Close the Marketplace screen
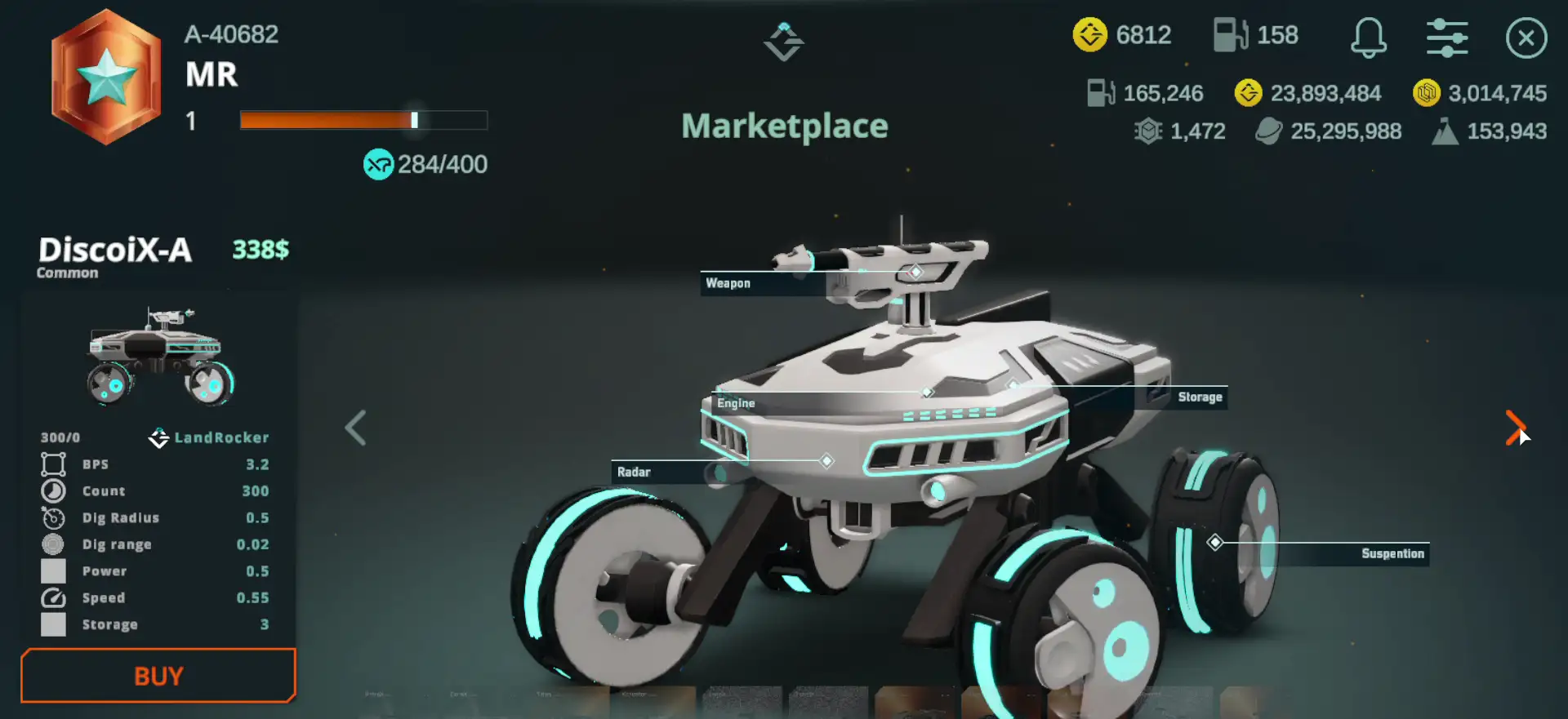The width and height of the screenshot is (1568, 719). pyautogui.click(x=1526, y=38)
